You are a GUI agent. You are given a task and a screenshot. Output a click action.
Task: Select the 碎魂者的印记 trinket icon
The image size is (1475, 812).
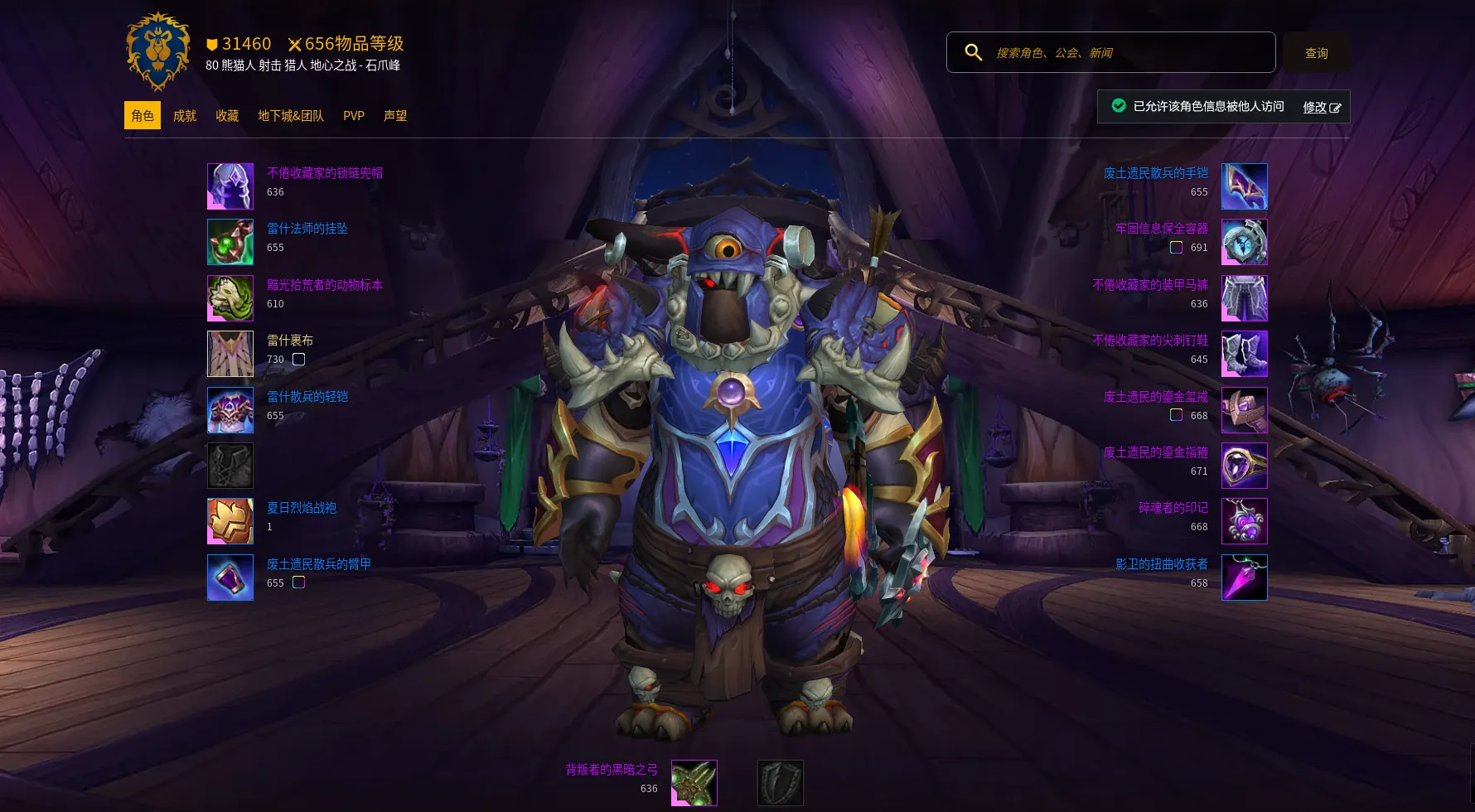[1244, 521]
